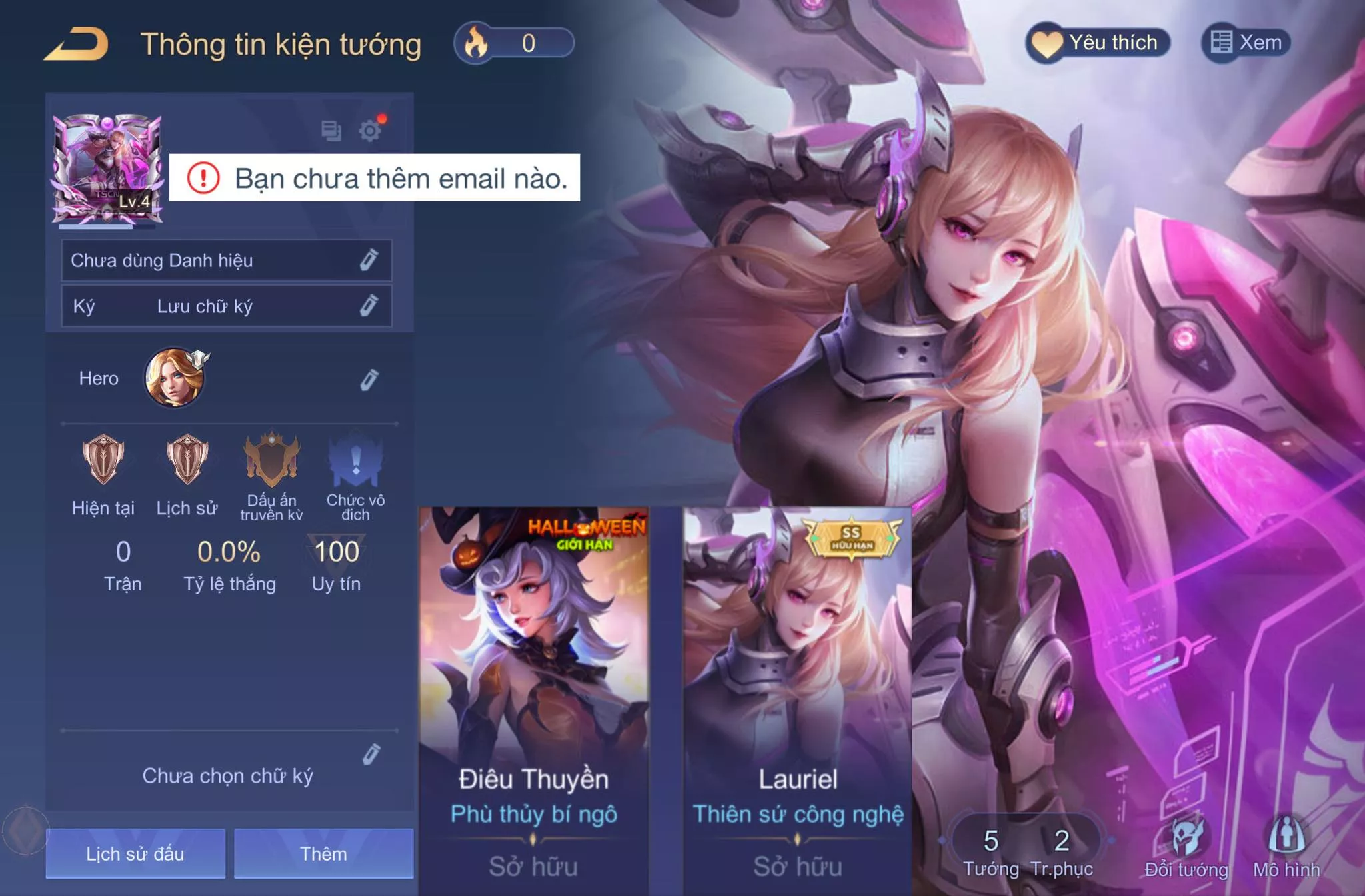
Task: Edit the favorite Hero selection
Action: coord(369,380)
